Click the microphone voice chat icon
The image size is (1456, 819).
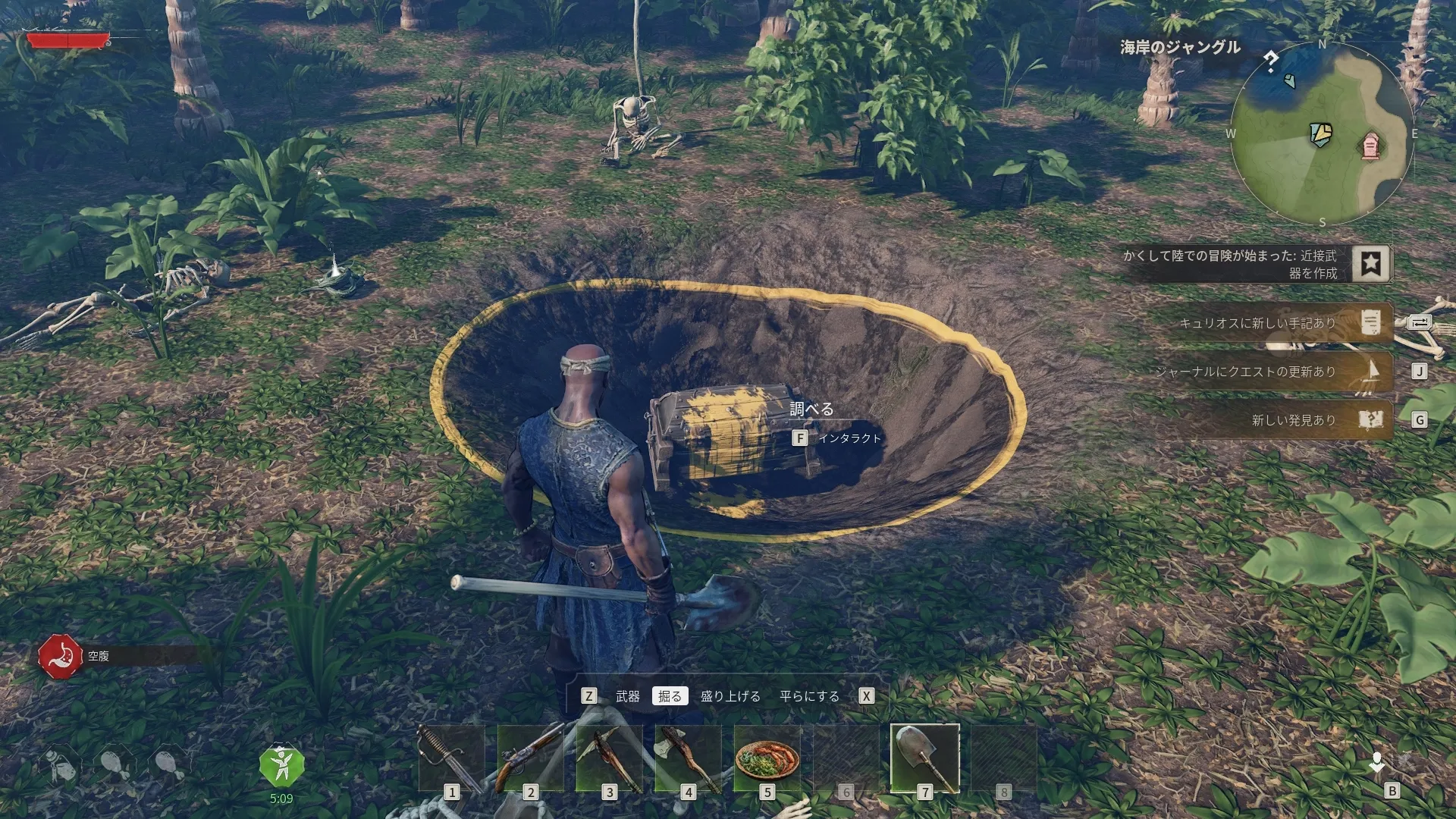1376,762
